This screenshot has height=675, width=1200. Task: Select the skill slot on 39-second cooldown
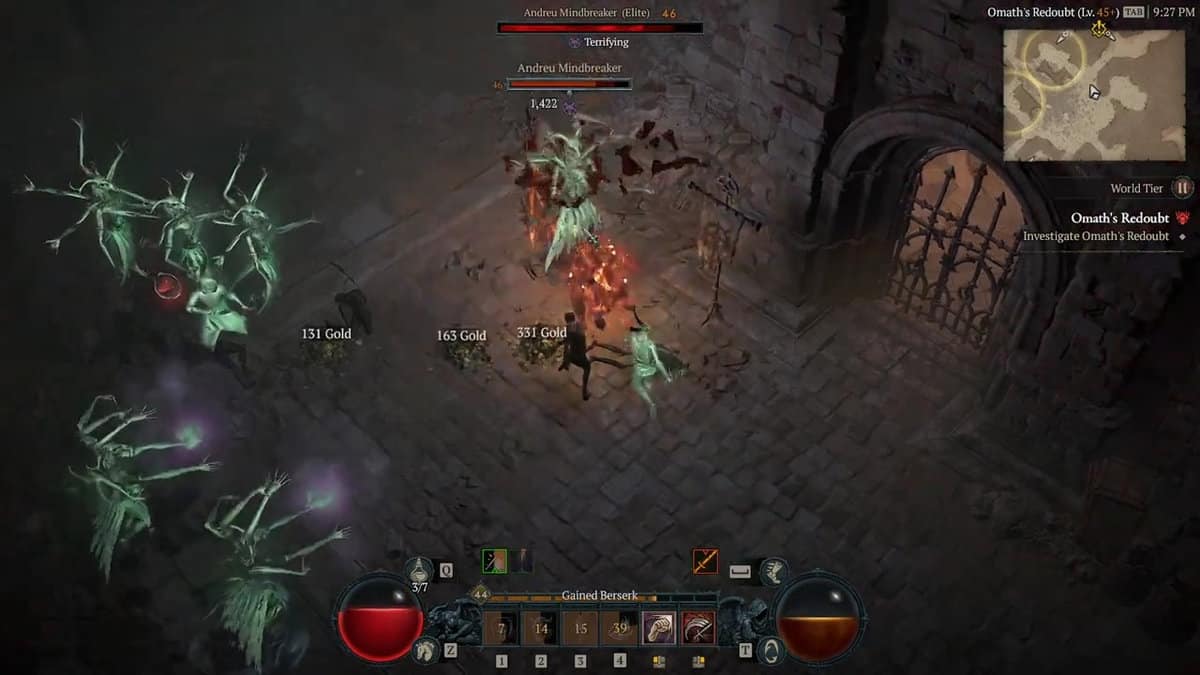620,629
